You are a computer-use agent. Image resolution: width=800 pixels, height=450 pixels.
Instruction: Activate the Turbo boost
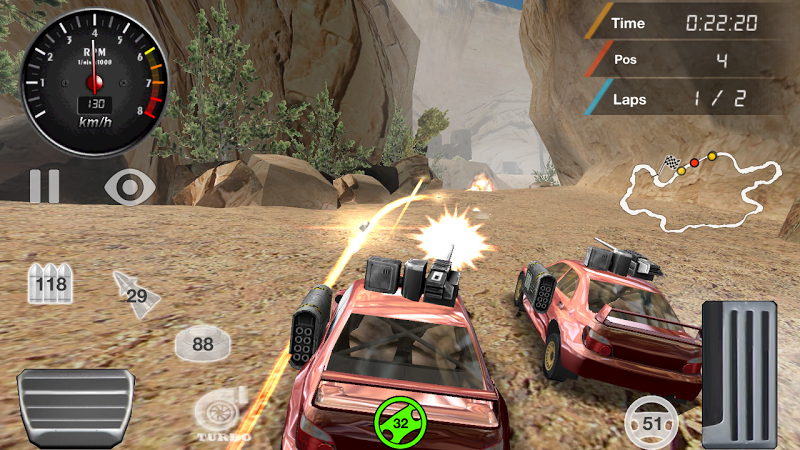coord(219,413)
